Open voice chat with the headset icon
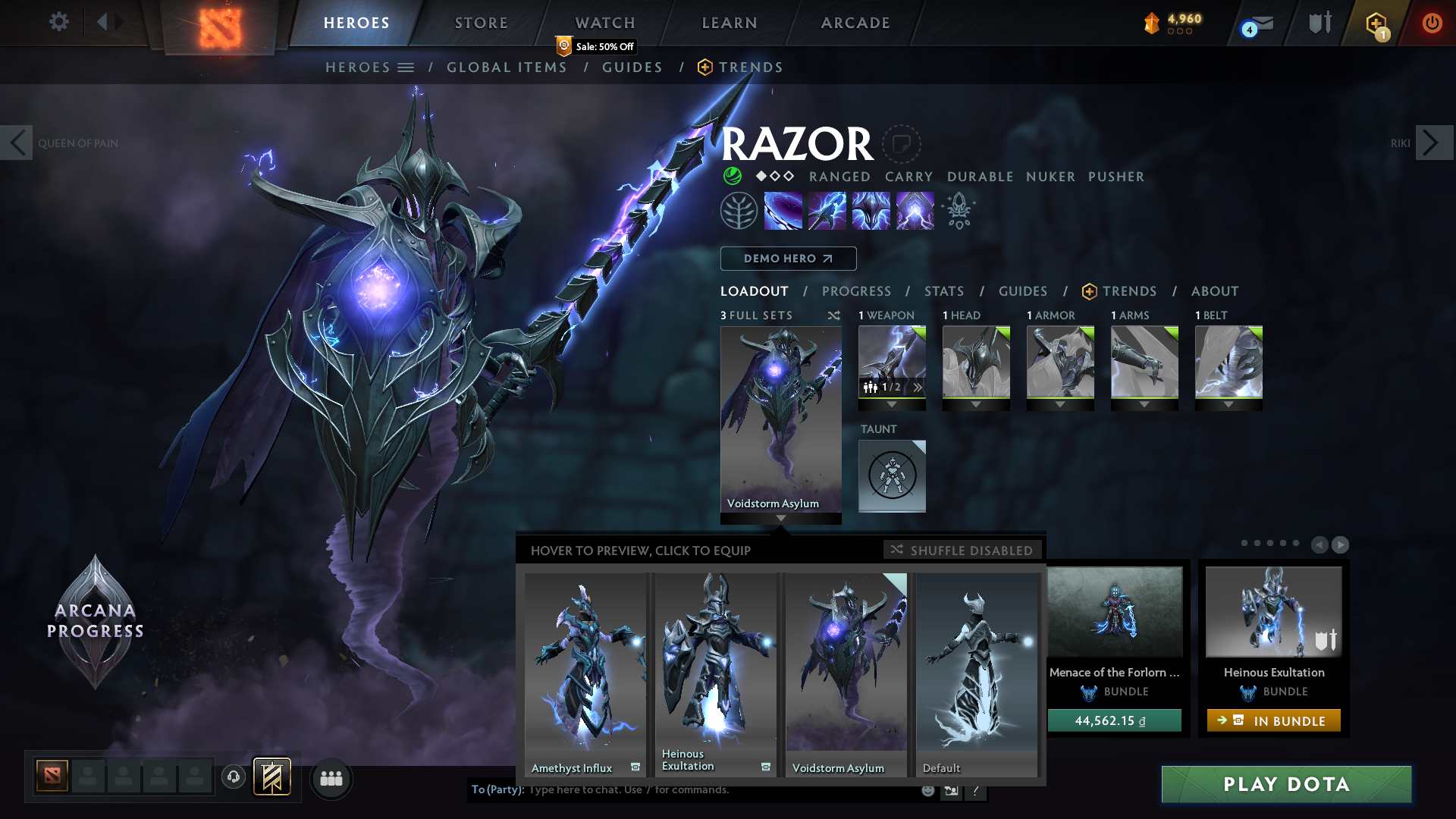1456x819 pixels. (x=232, y=777)
